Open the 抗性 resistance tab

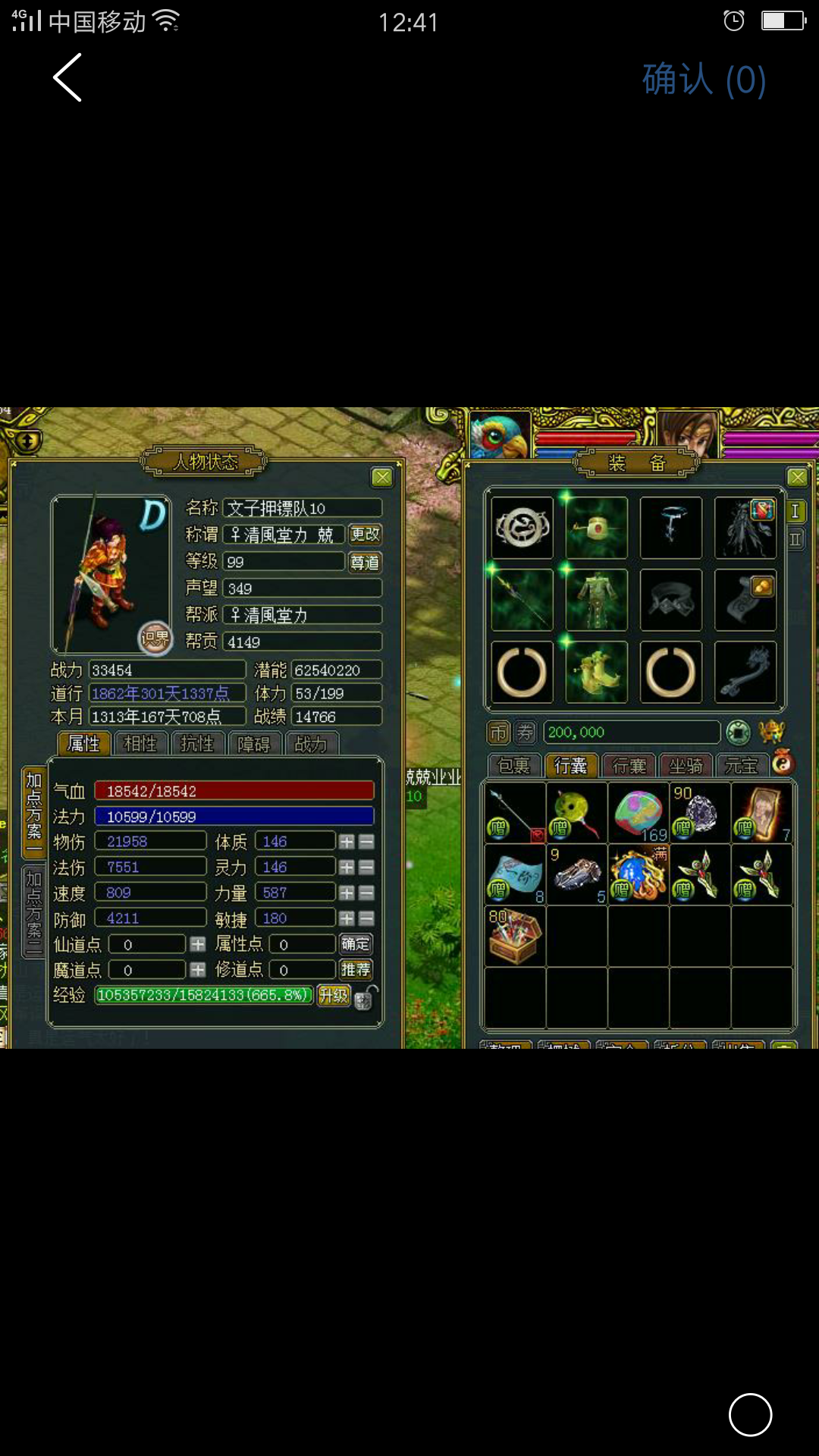pyautogui.click(x=197, y=744)
